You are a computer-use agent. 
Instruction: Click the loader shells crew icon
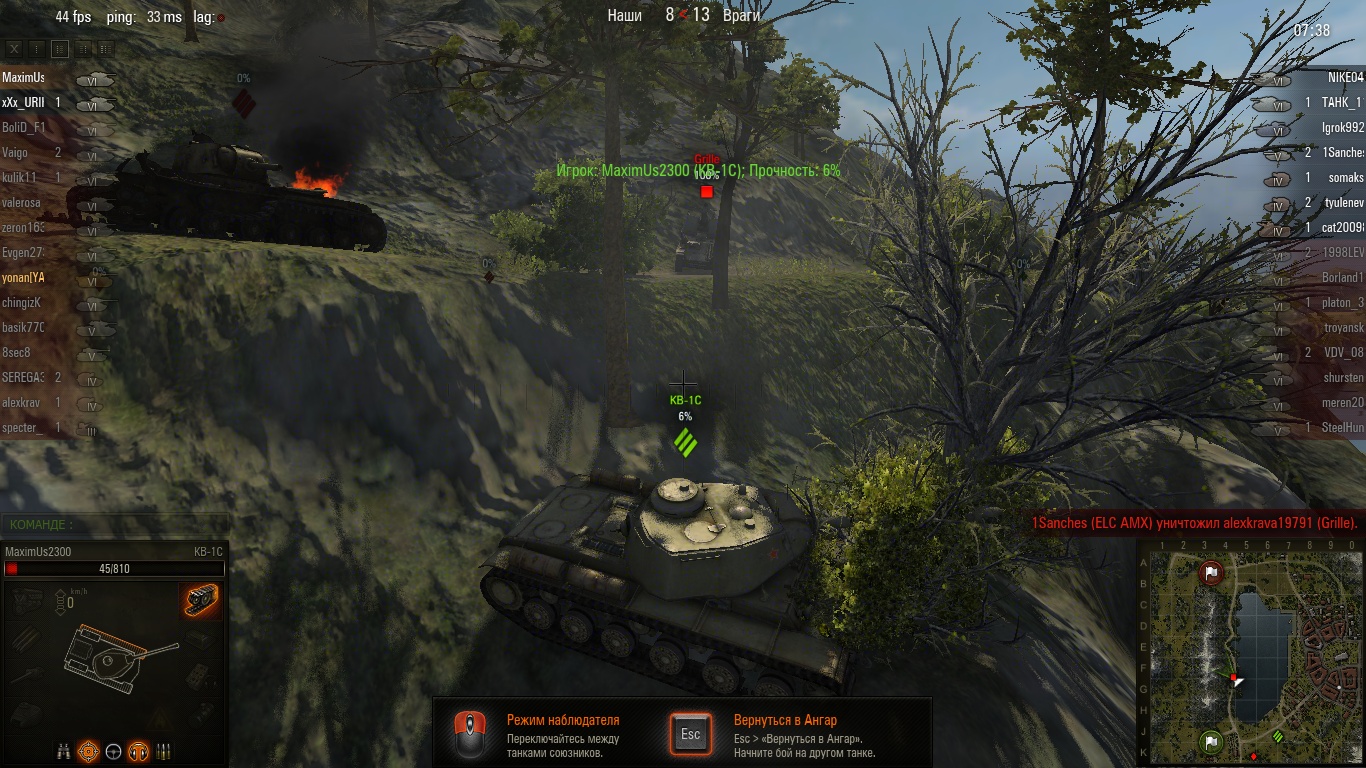click(x=163, y=750)
